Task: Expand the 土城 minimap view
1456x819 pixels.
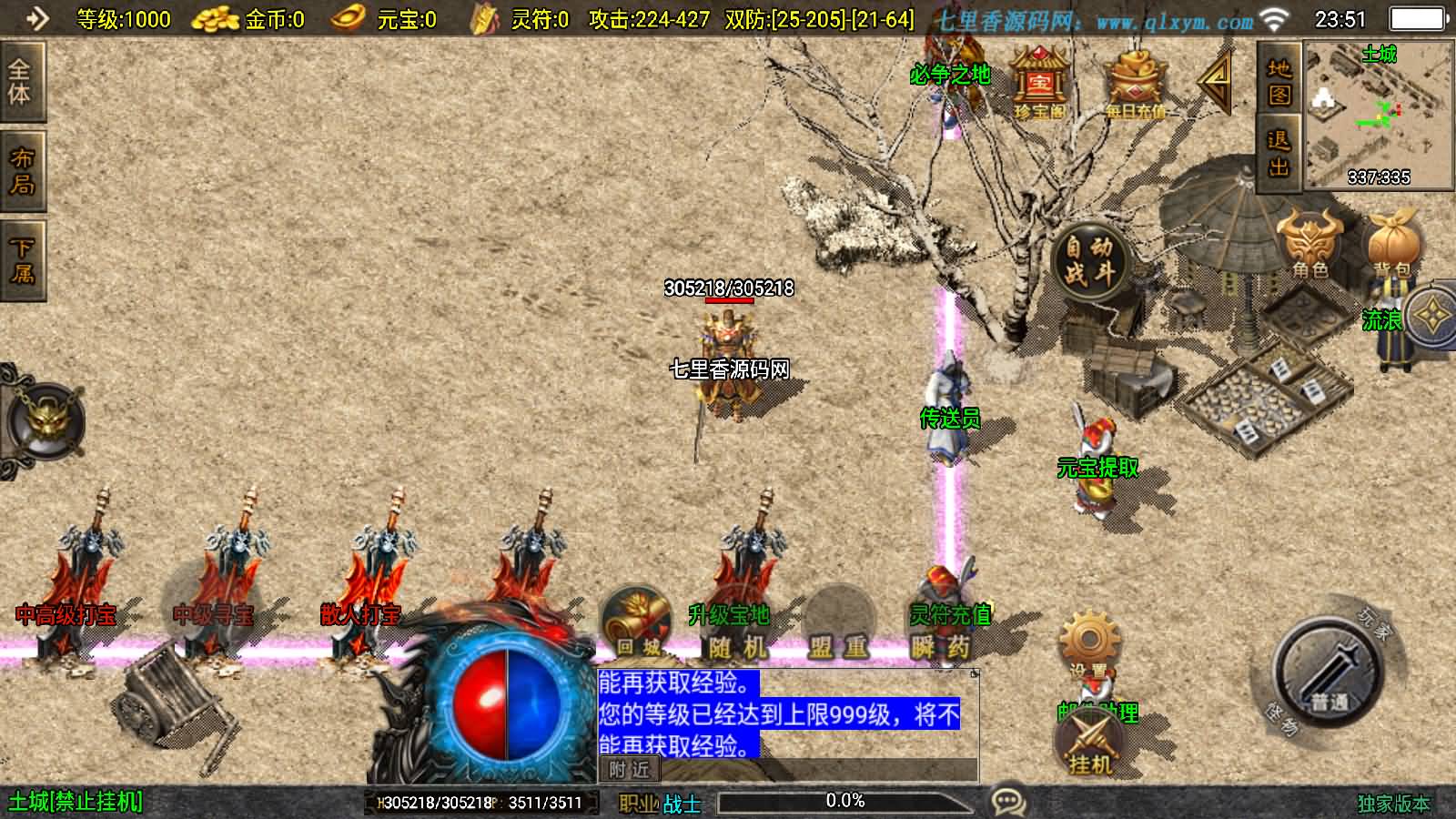Action: point(1377,114)
